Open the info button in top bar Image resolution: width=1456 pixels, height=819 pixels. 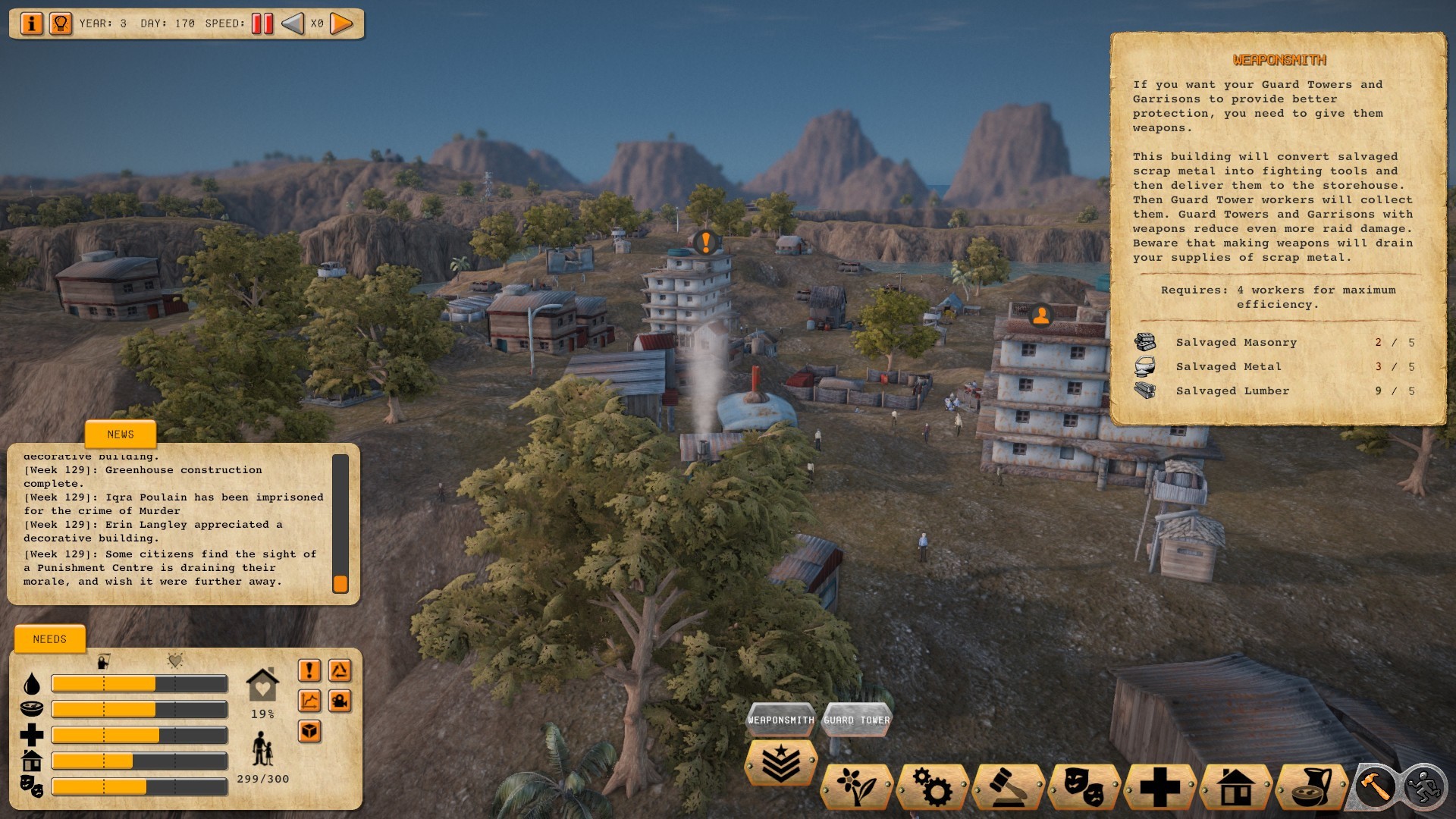click(x=31, y=24)
